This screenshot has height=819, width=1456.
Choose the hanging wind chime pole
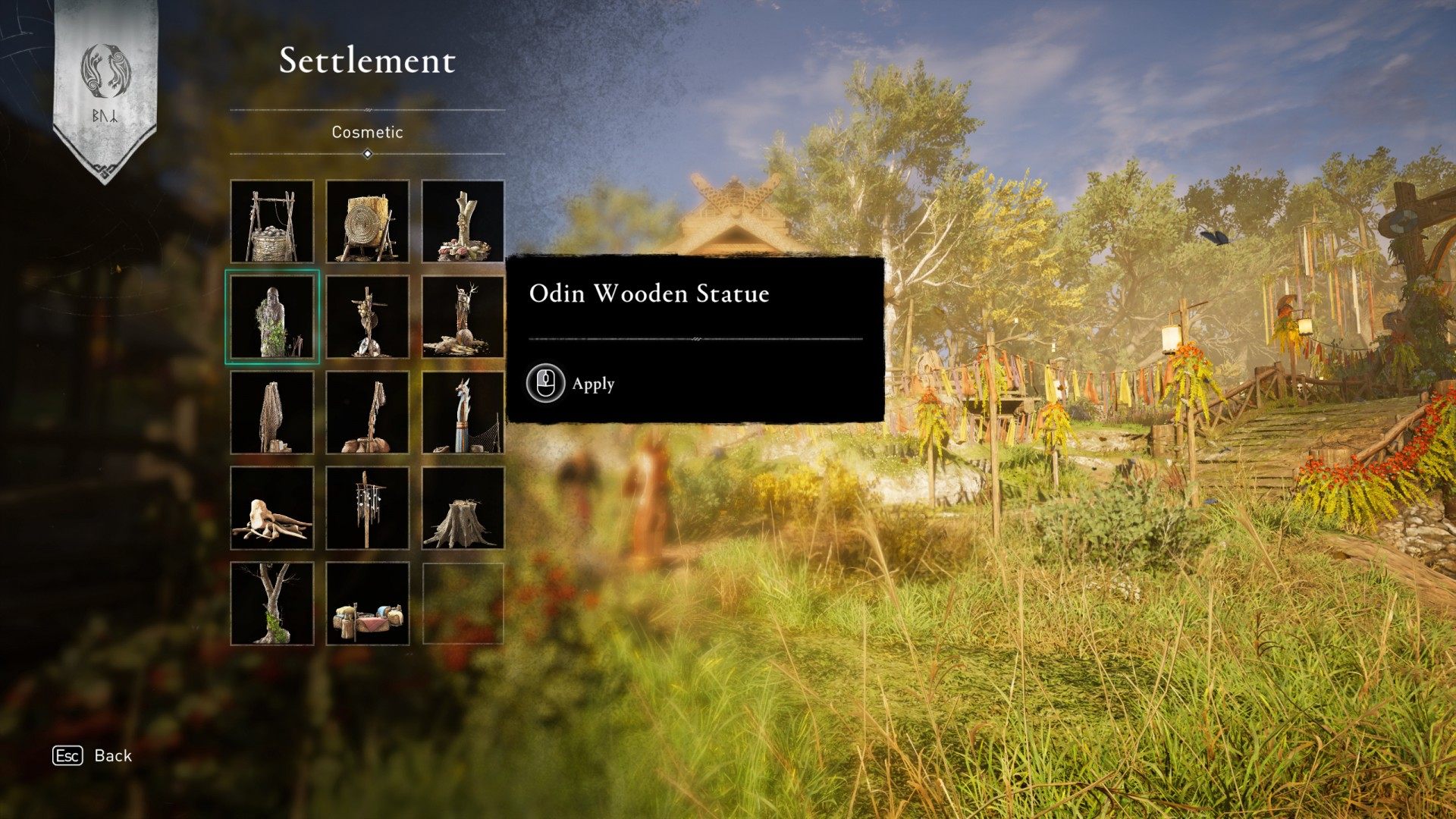(x=368, y=508)
